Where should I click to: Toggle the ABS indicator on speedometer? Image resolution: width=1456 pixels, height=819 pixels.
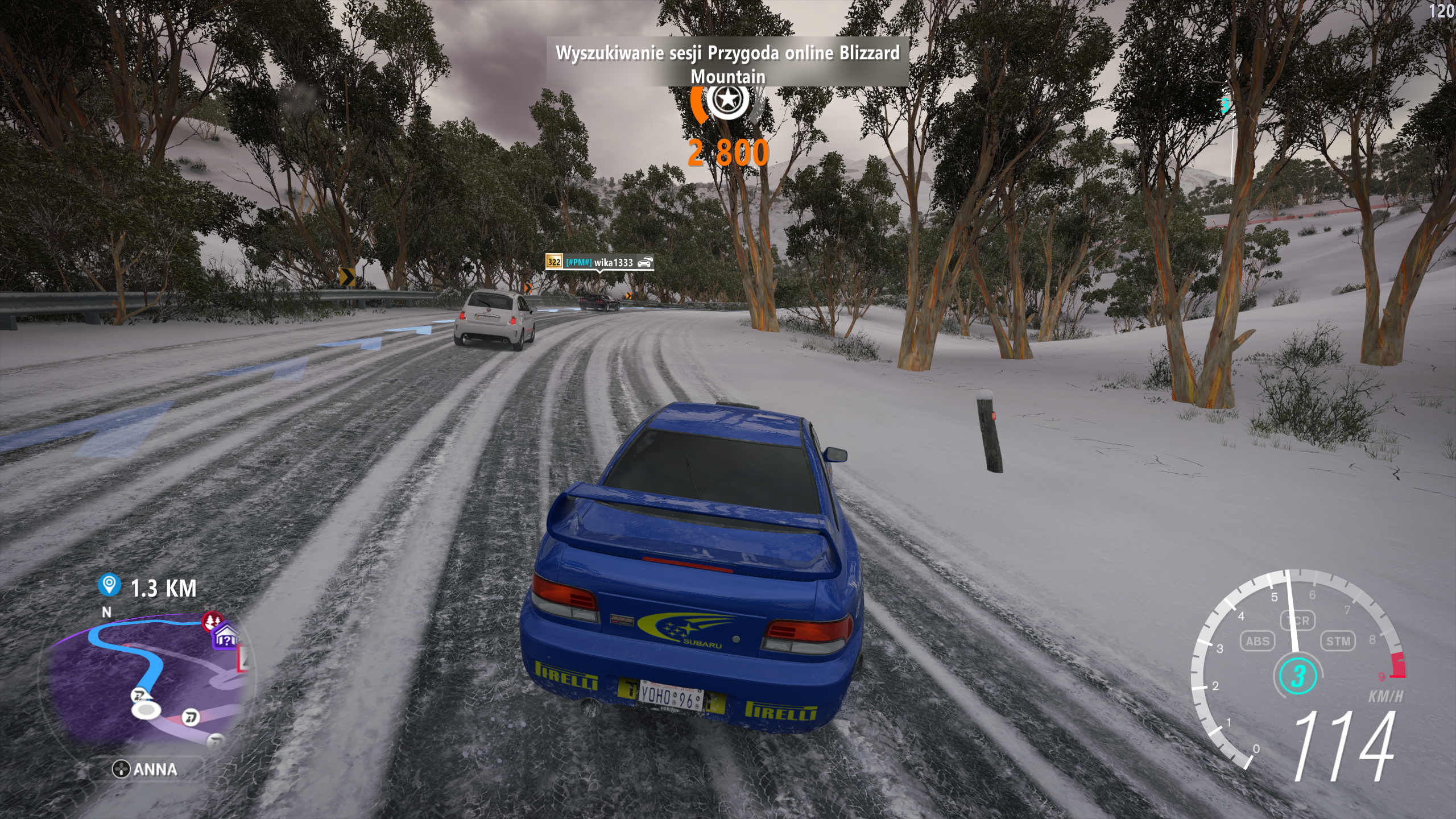(x=1257, y=641)
